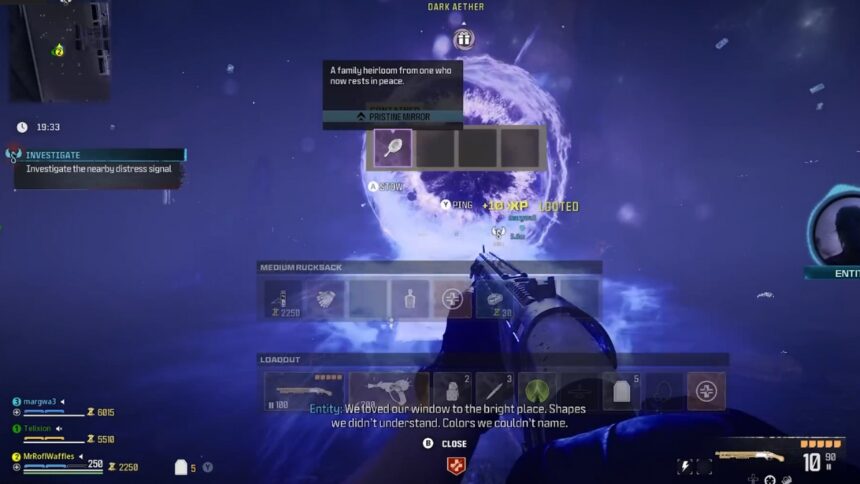Pick the gloves item in the rucksack
Viewport: 860px width, 484px height.
click(326, 299)
